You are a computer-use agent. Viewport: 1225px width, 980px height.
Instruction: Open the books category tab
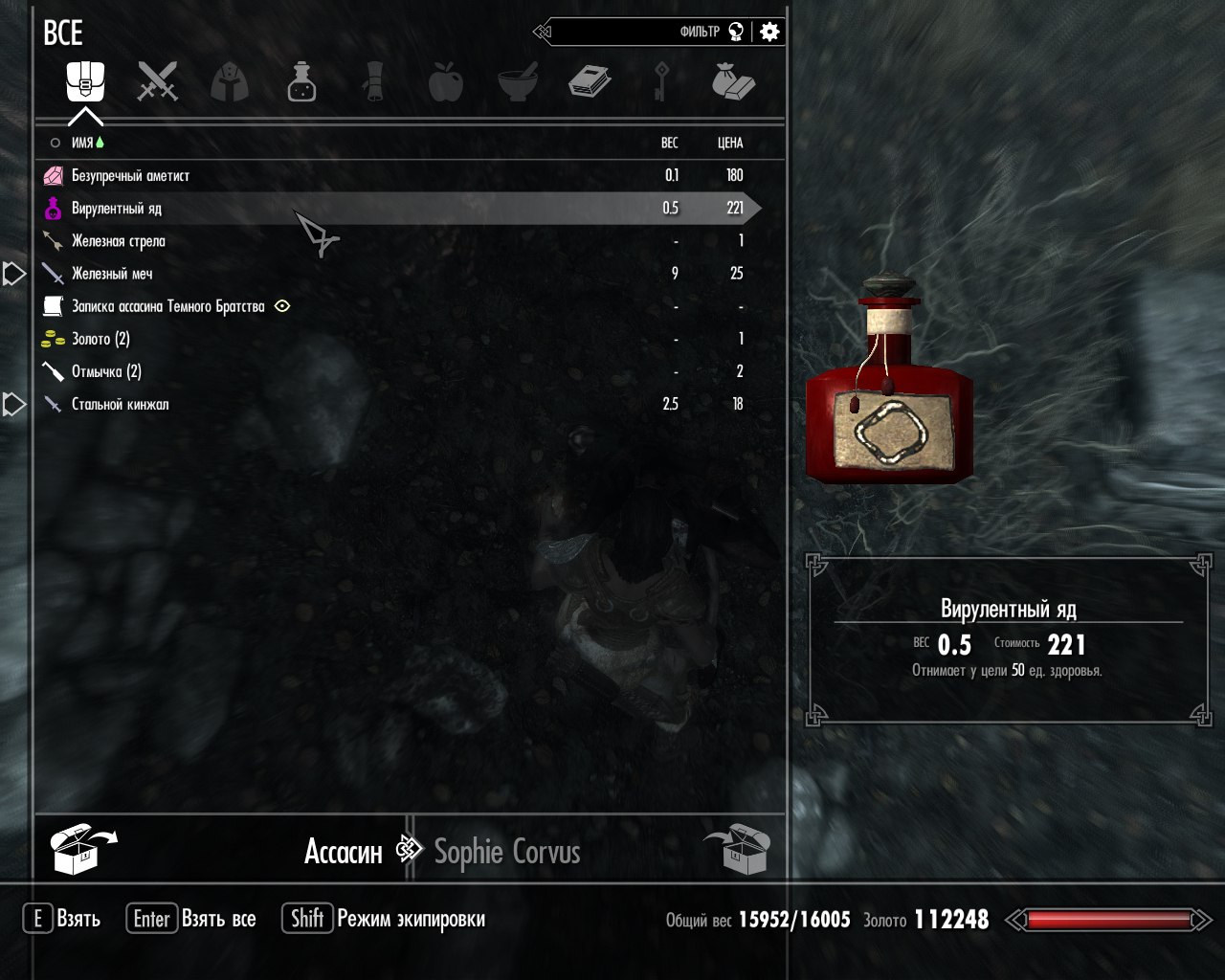tap(590, 81)
